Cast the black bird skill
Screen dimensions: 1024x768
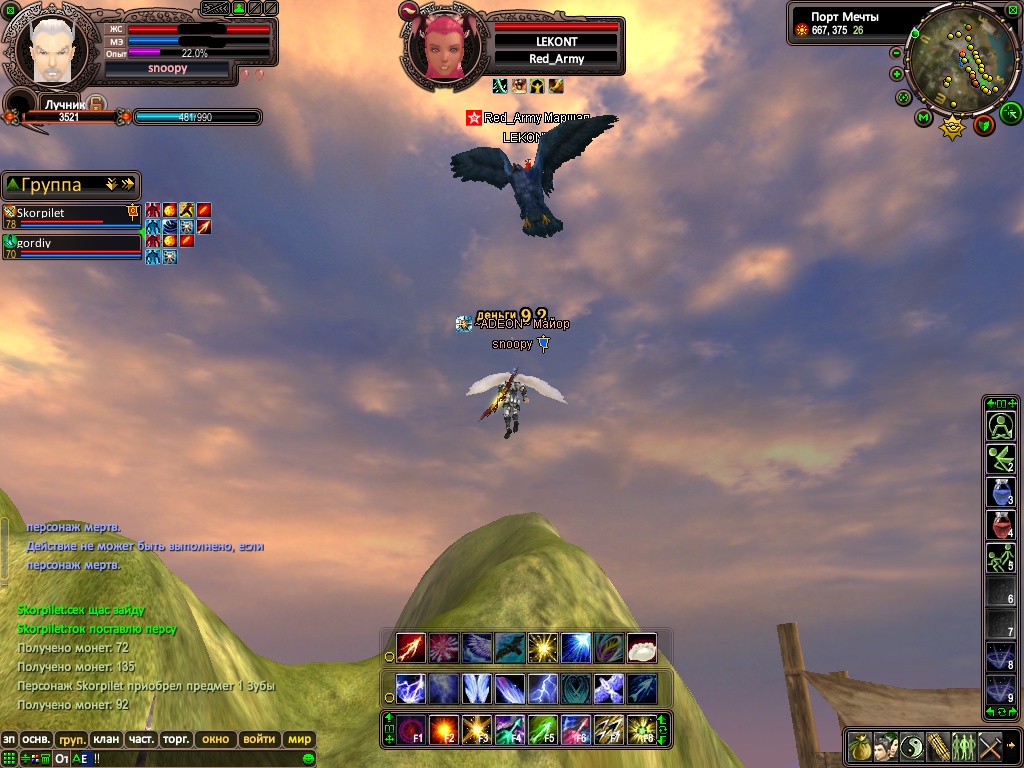[510, 648]
